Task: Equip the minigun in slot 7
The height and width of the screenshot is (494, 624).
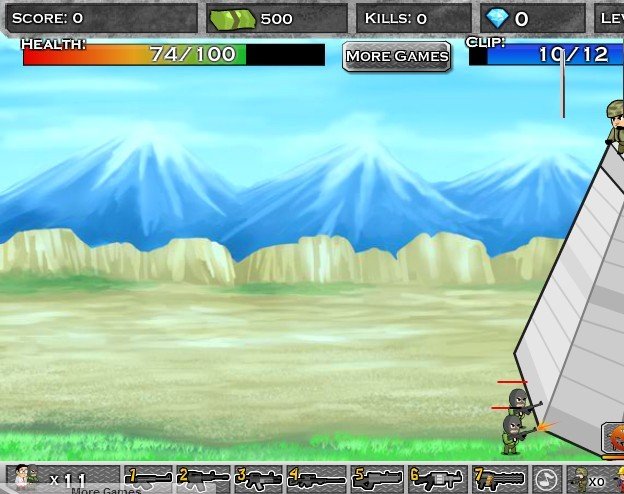Action: tap(498, 478)
